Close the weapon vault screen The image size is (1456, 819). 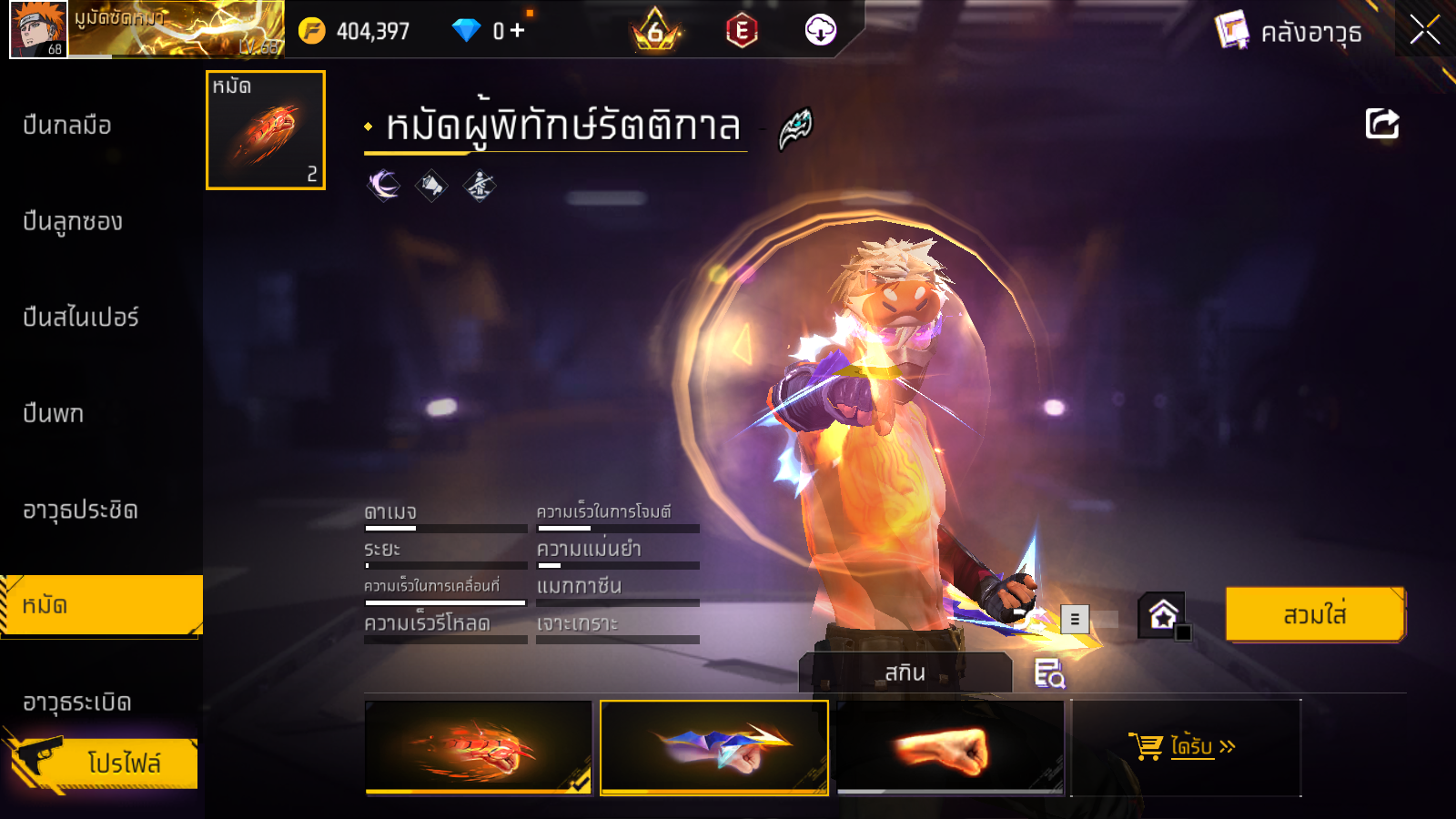(1424, 30)
